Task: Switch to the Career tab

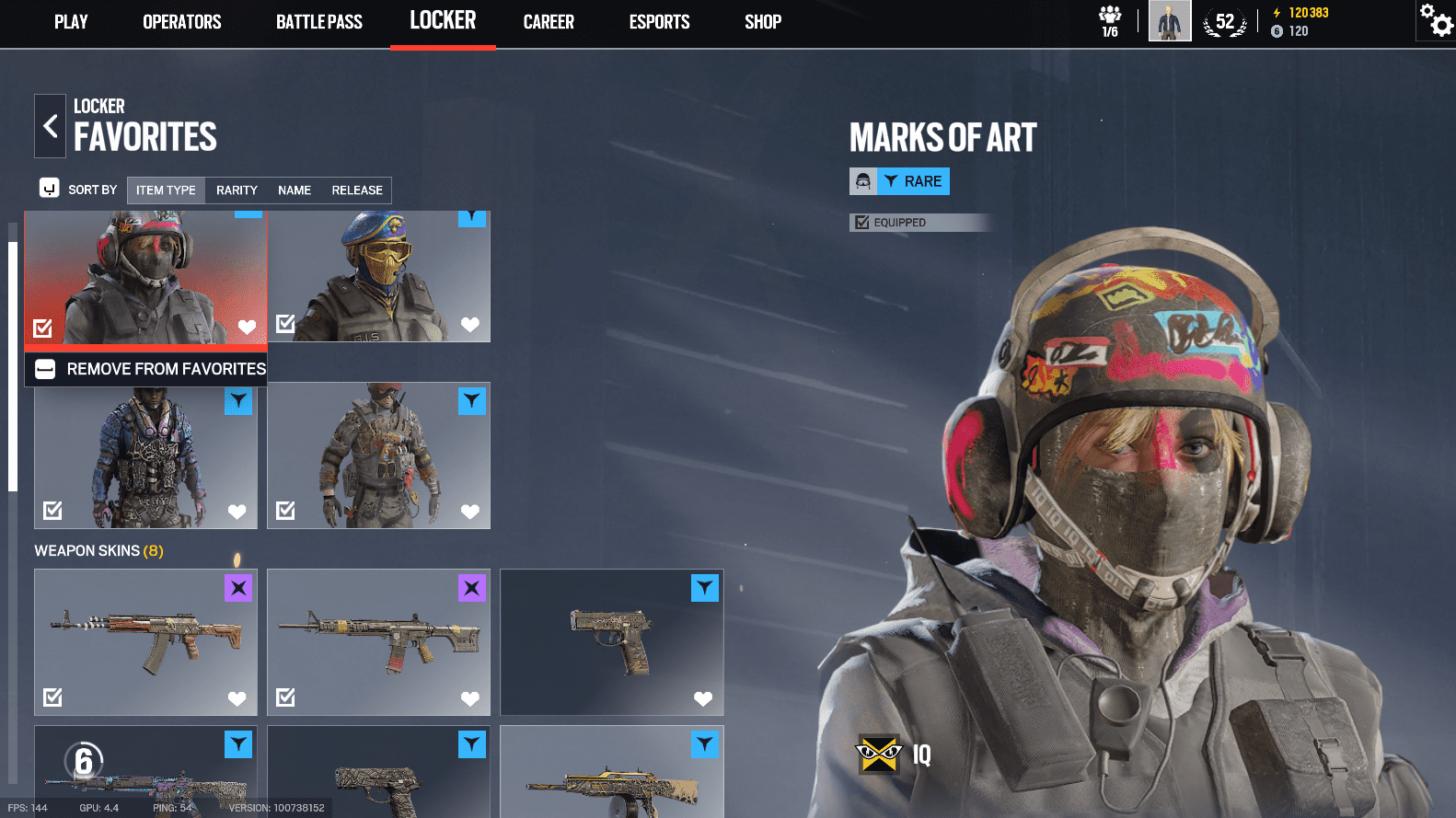Action: coord(549,22)
